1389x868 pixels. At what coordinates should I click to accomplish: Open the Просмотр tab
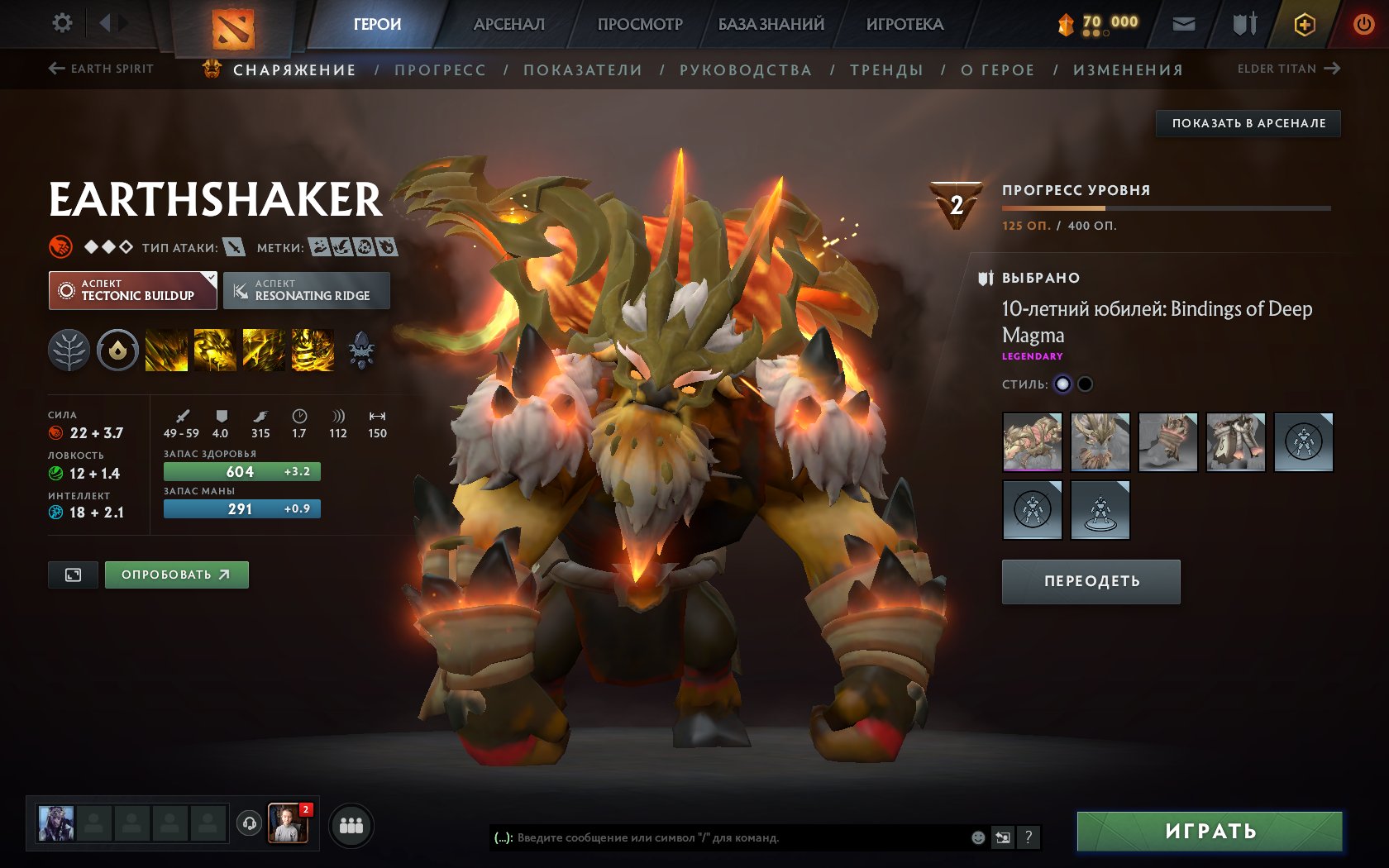(640, 24)
